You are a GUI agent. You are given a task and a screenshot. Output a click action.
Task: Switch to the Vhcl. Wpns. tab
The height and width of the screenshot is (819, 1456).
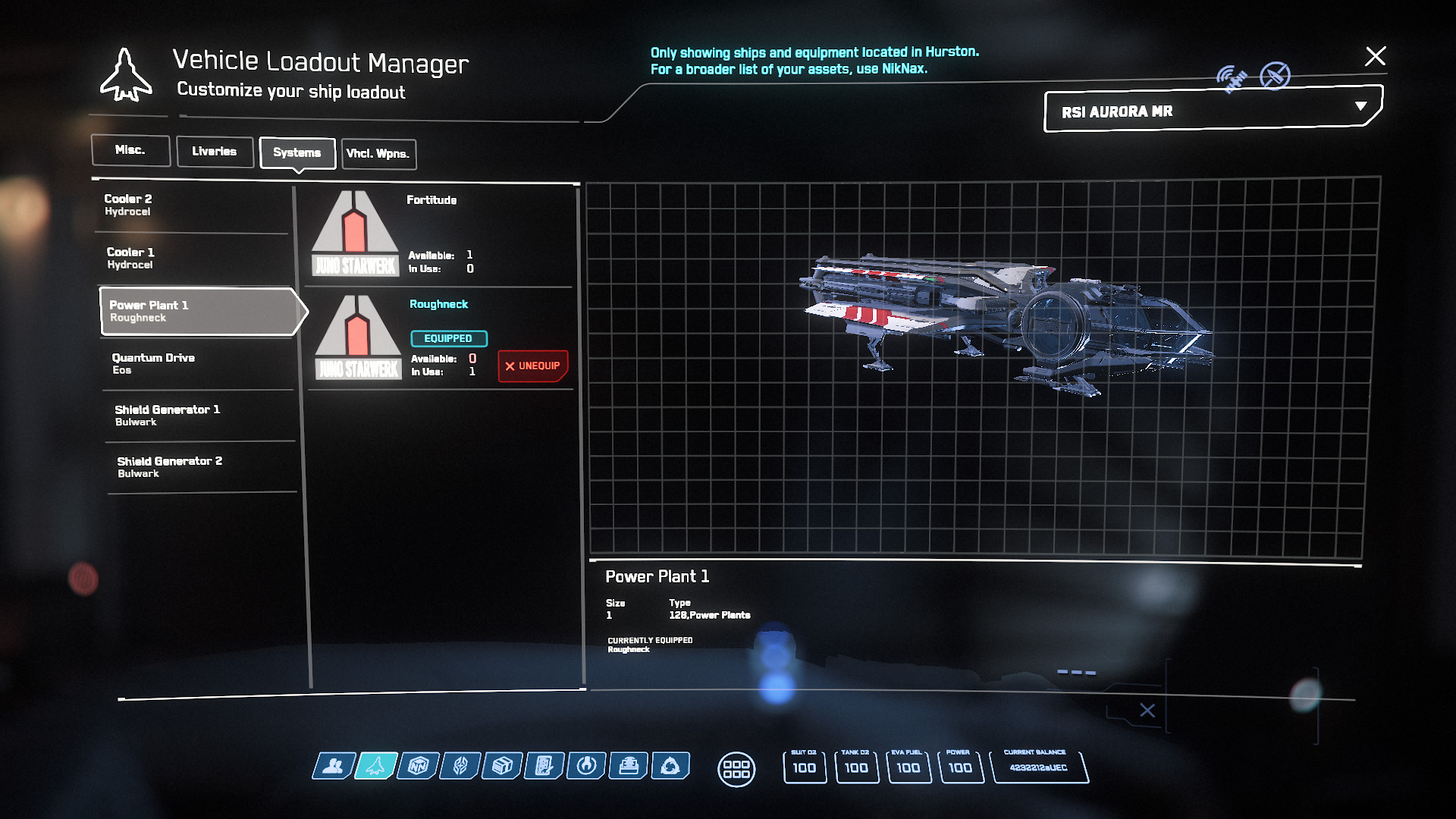(378, 154)
